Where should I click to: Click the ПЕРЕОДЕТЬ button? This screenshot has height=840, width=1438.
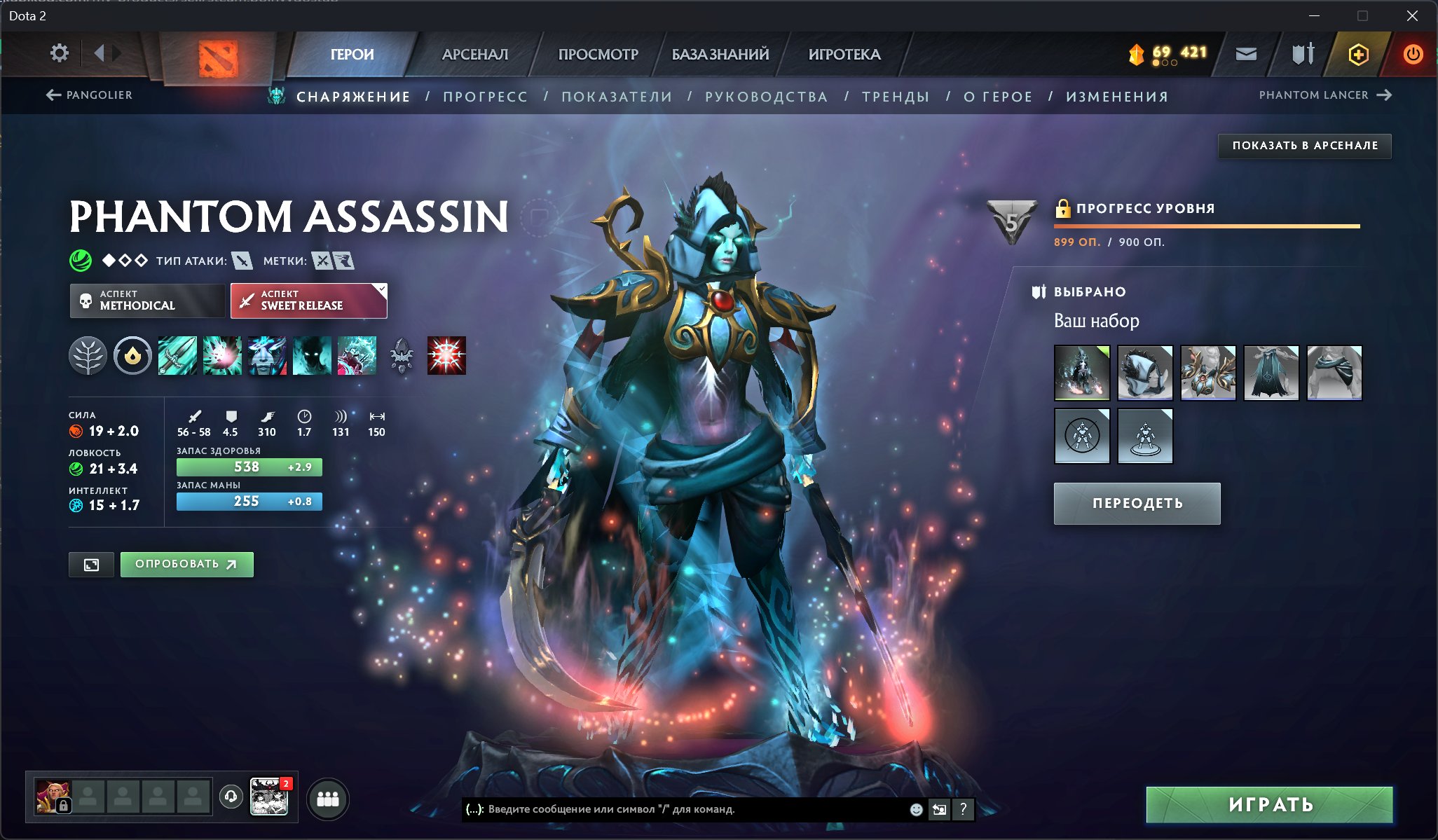(1136, 503)
